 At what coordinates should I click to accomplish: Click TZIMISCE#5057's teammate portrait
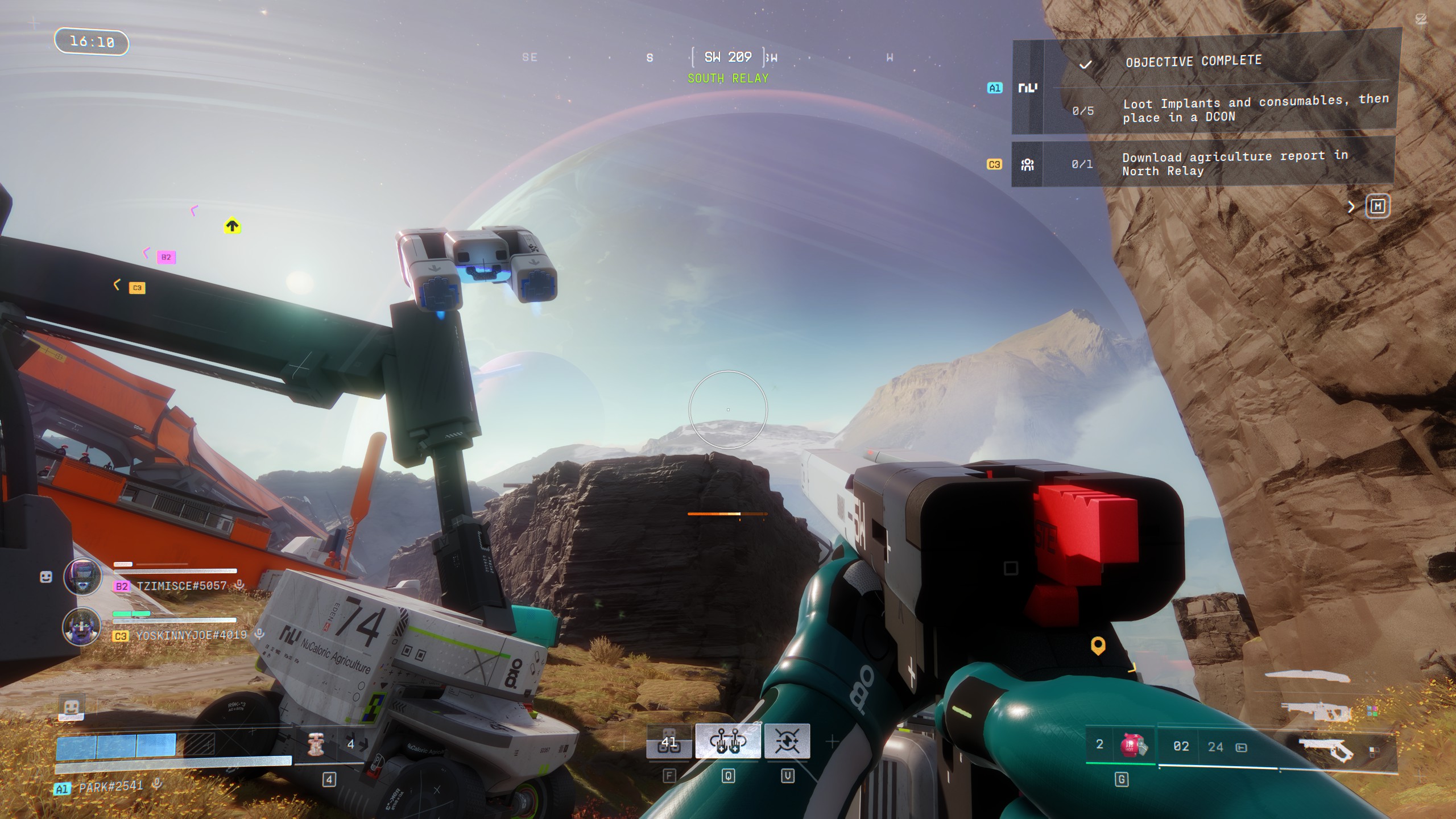(82, 576)
